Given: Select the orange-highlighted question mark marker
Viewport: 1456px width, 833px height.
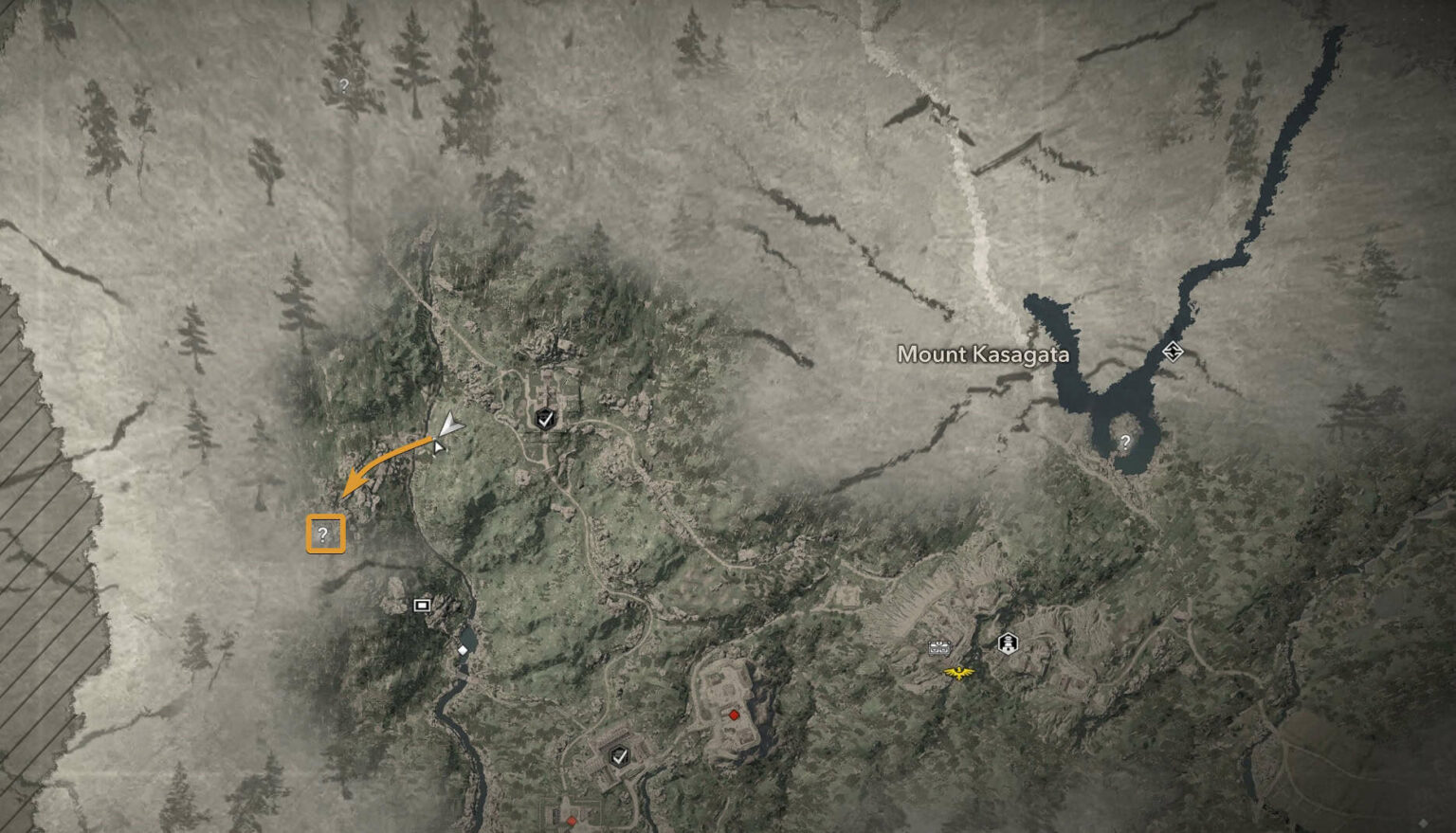Looking at the screenshot, I should 324,534.
